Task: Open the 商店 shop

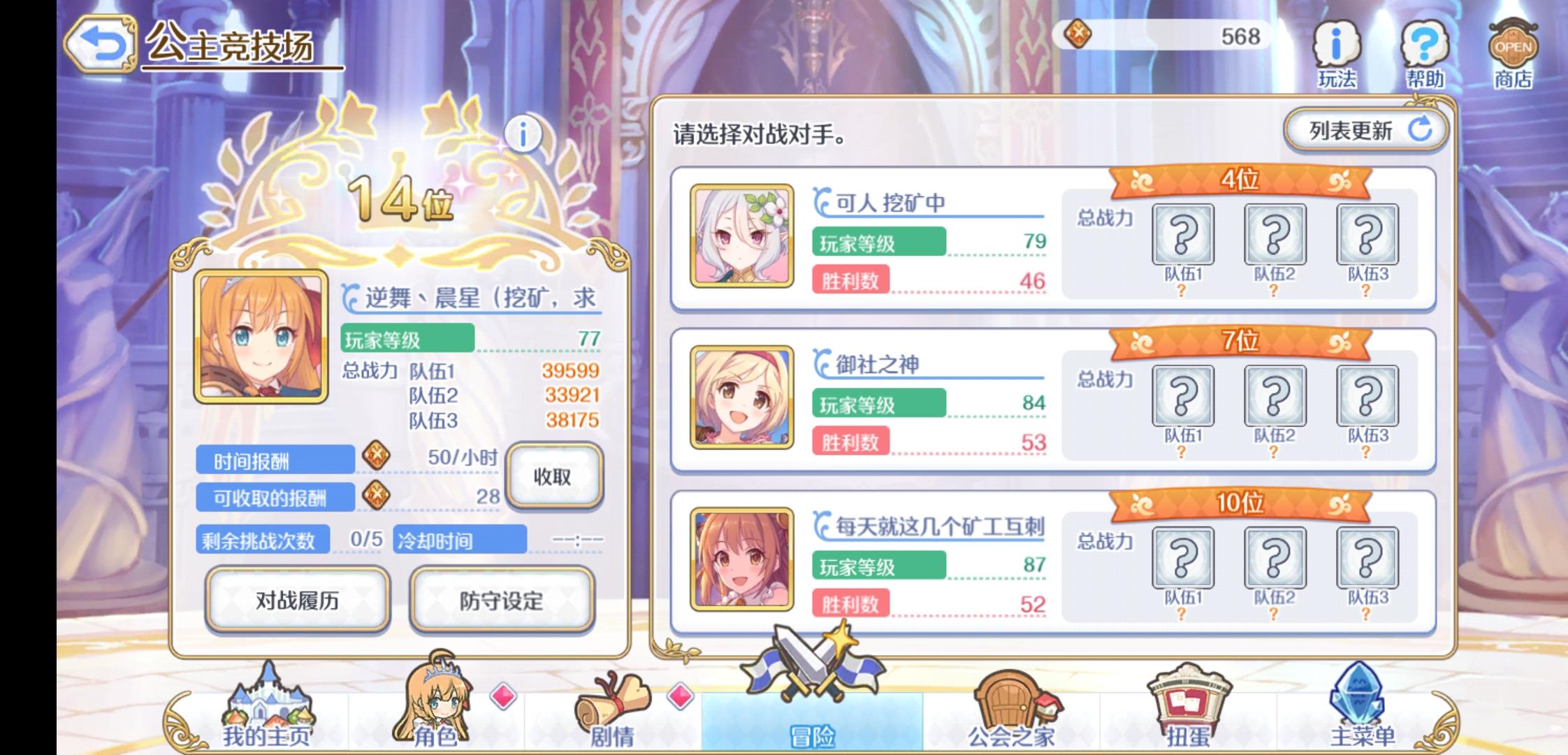Action: (1513, 49)
